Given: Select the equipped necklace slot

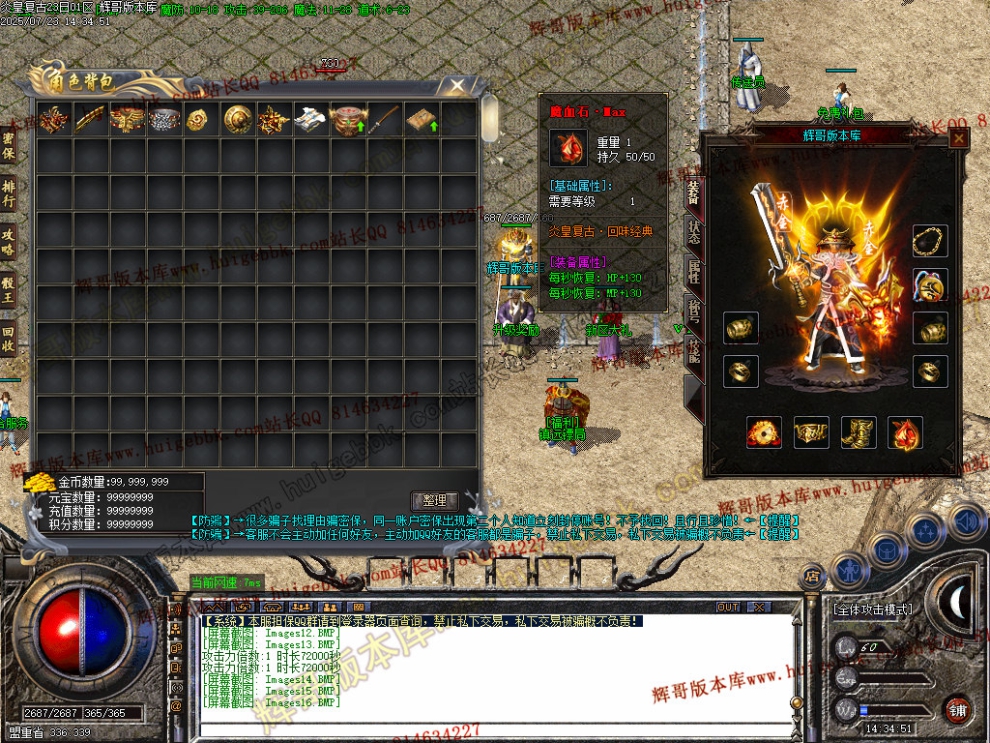Looking at the screenshot, I should click(930, 241).
